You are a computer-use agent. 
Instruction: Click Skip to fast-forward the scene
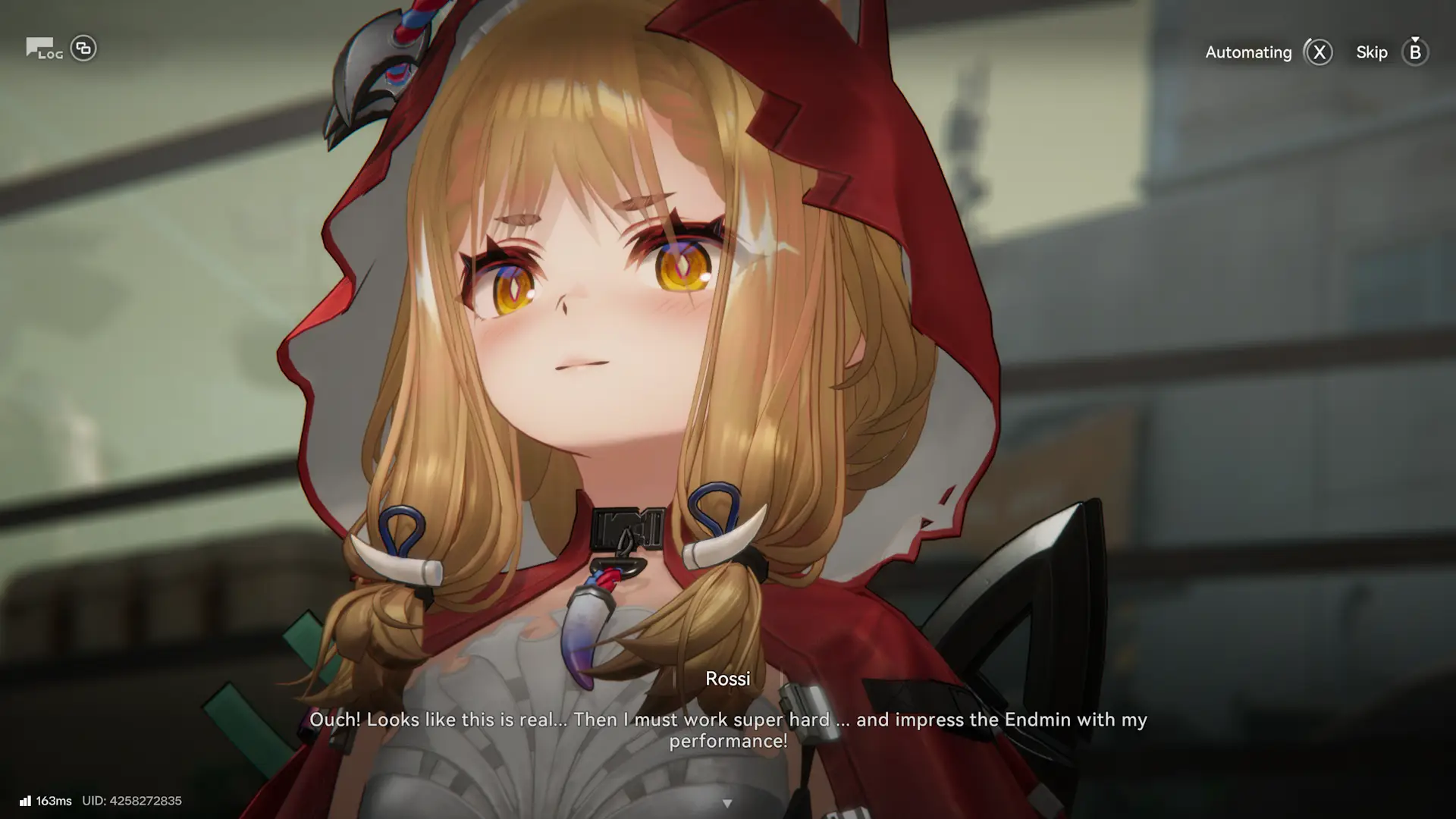[1372, 52]
